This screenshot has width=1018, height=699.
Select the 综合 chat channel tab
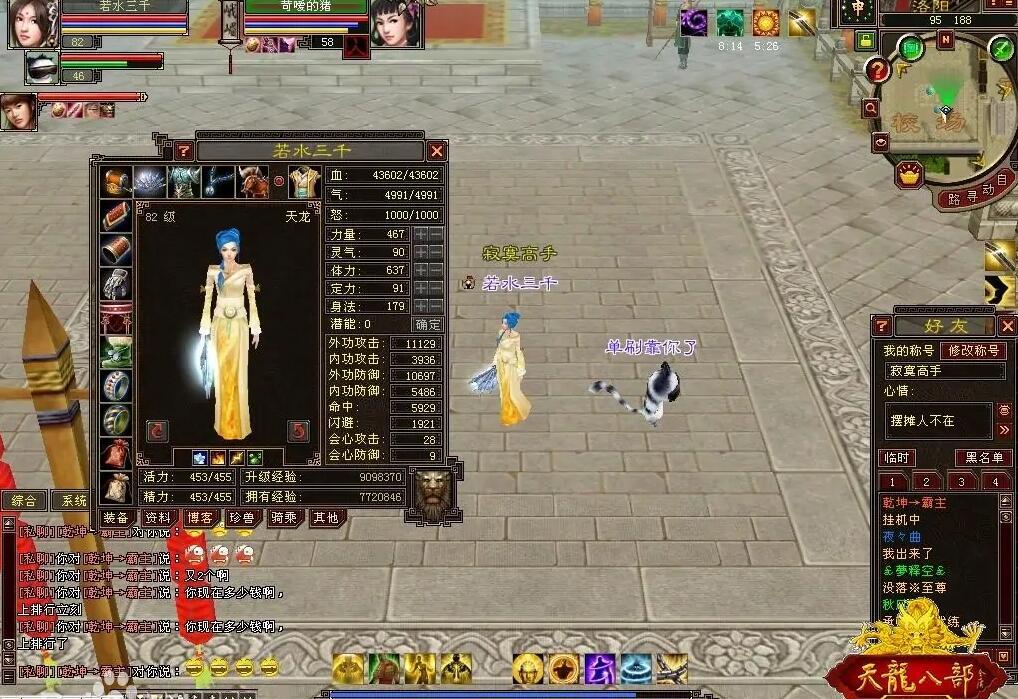(x=24, y=500)
